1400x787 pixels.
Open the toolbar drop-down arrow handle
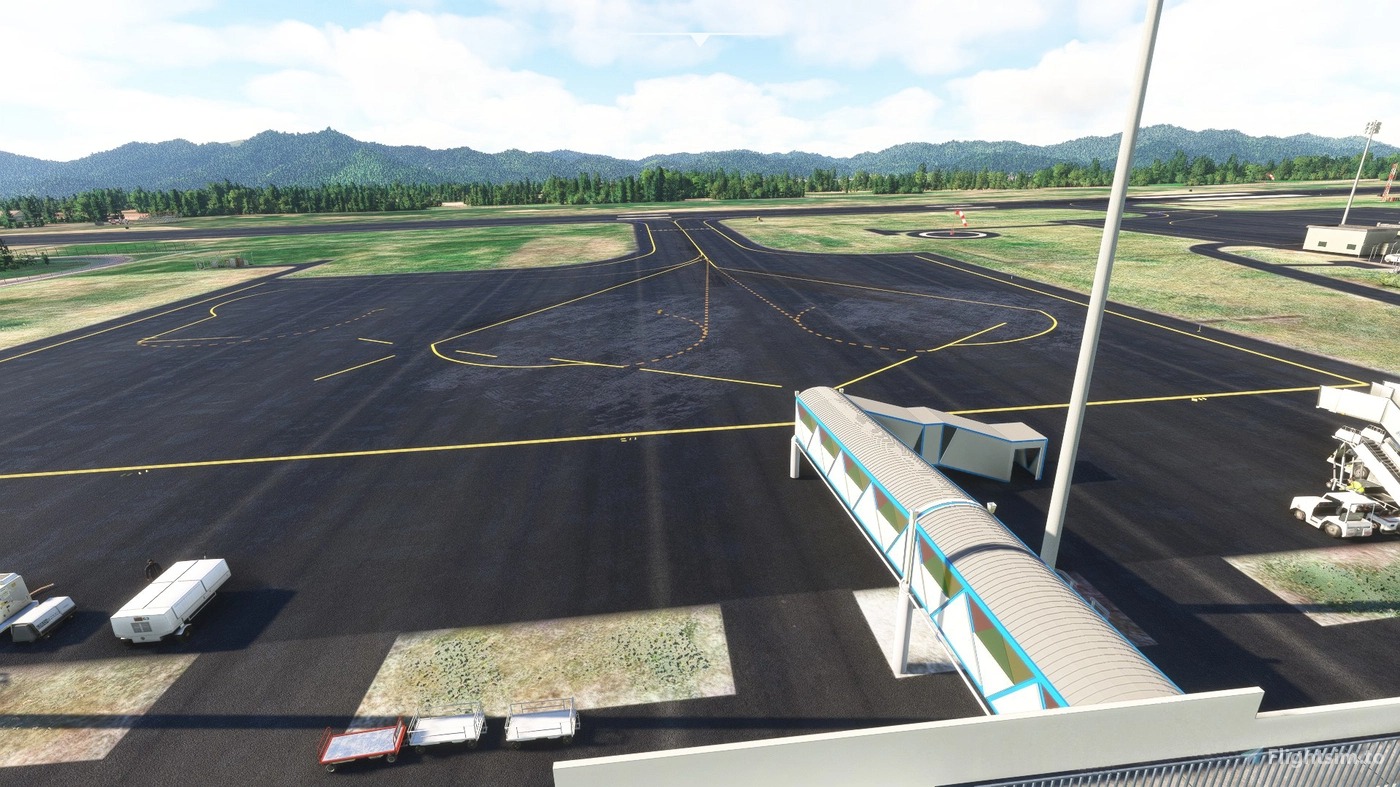[699, 39]
